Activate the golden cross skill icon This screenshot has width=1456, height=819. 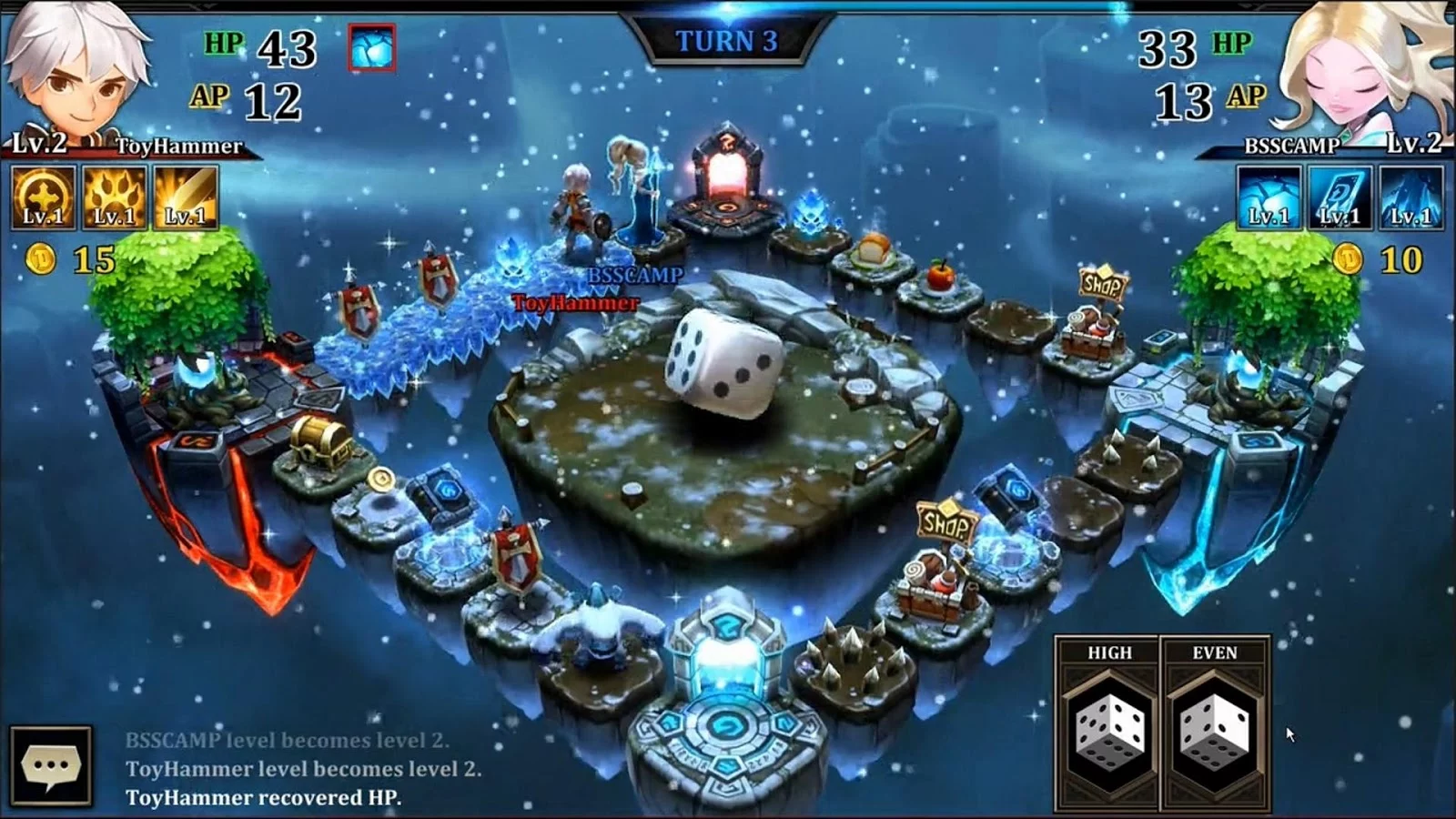43,197
